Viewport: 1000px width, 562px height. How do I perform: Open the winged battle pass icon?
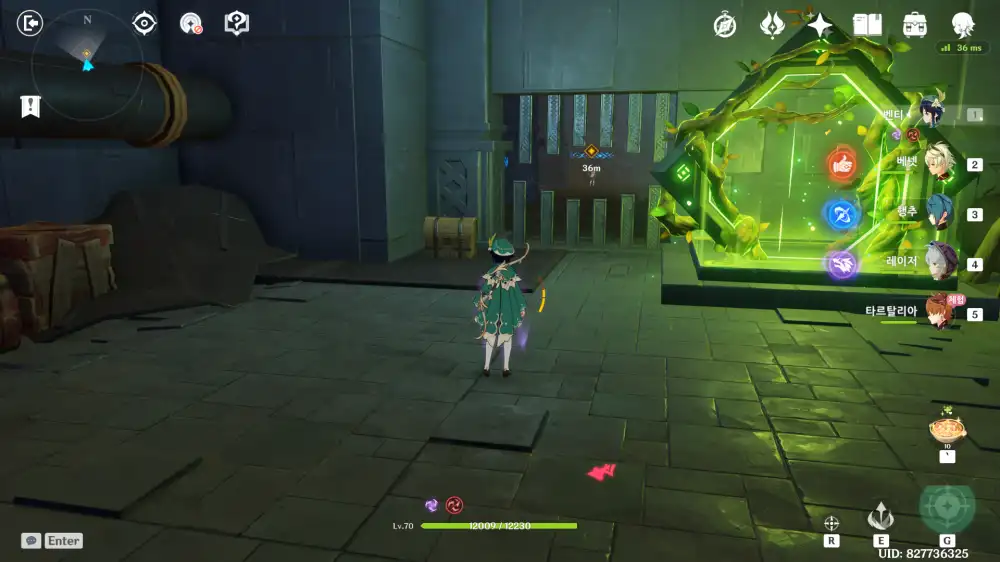772,25
